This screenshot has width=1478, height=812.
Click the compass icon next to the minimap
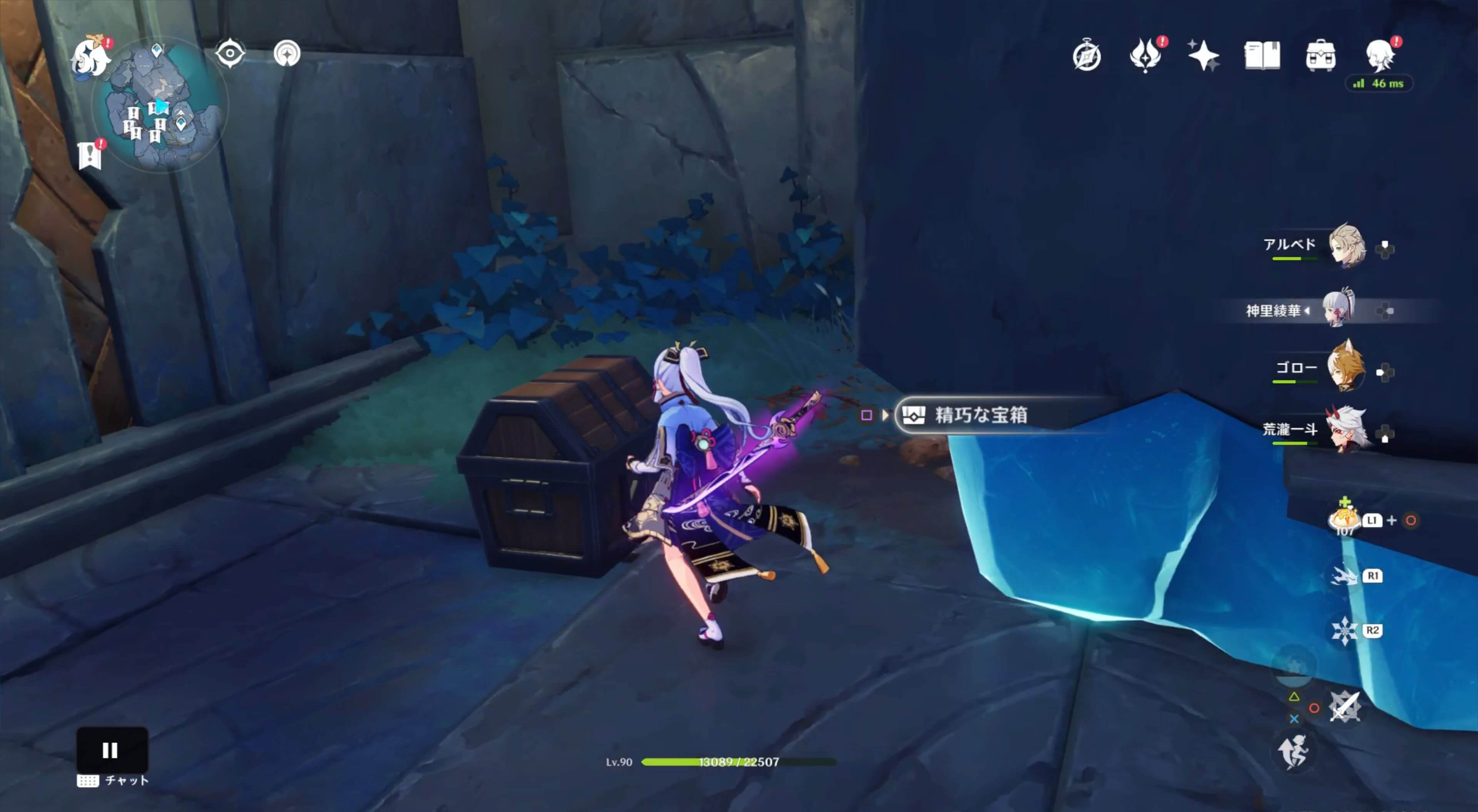coord(287,53)
